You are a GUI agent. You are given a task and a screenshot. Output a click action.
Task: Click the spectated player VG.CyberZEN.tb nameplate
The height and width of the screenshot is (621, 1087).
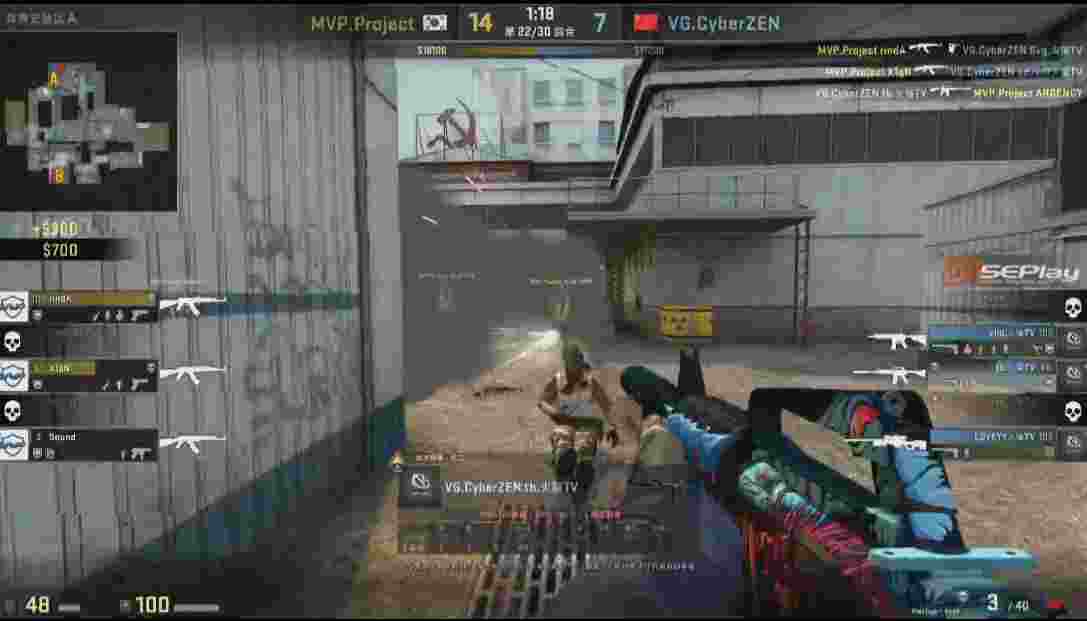(x=510, y=487)
